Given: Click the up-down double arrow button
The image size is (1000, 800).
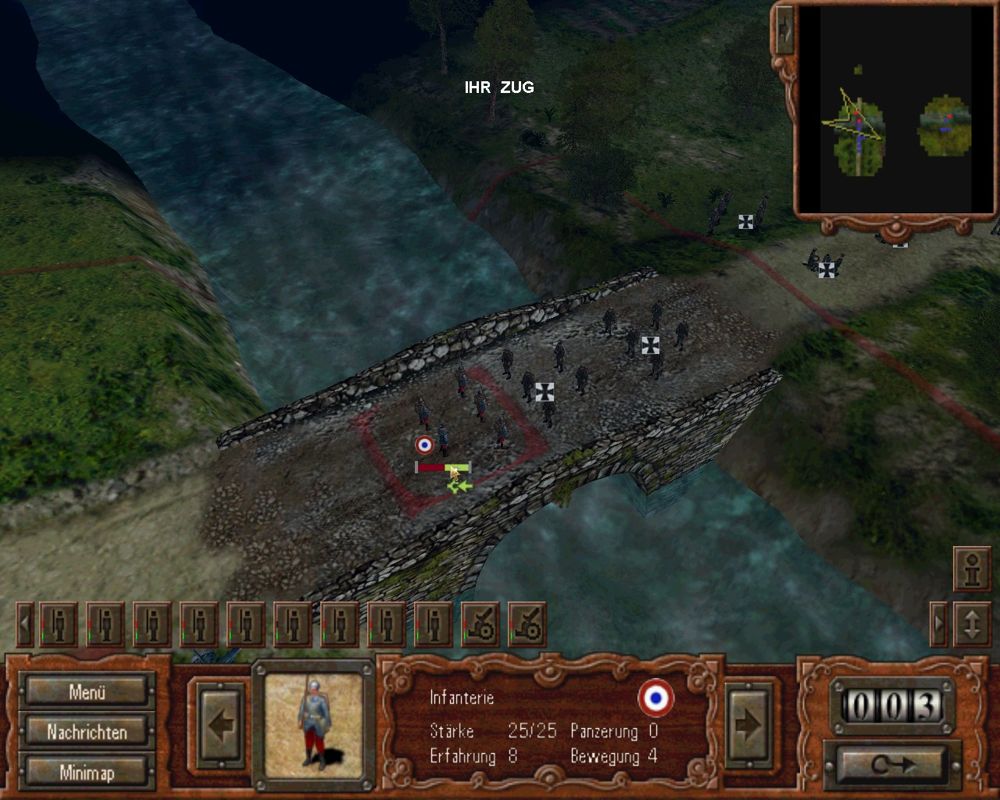Looking at the screenshot, I should pos(971,624).
